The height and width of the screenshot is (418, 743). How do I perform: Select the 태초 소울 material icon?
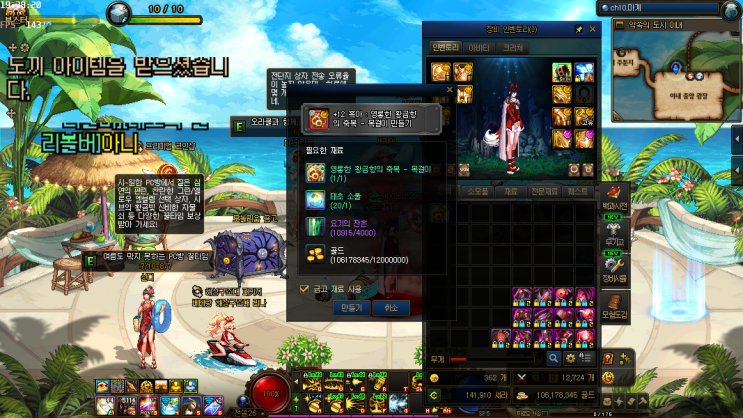(x=315, y=199)
